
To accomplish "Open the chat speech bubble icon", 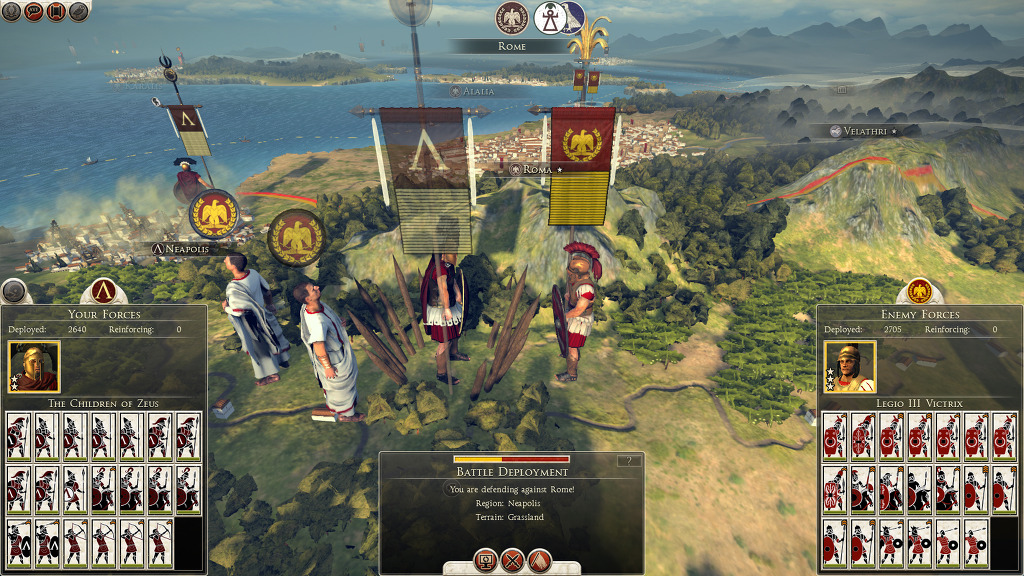I will [32, 11].
